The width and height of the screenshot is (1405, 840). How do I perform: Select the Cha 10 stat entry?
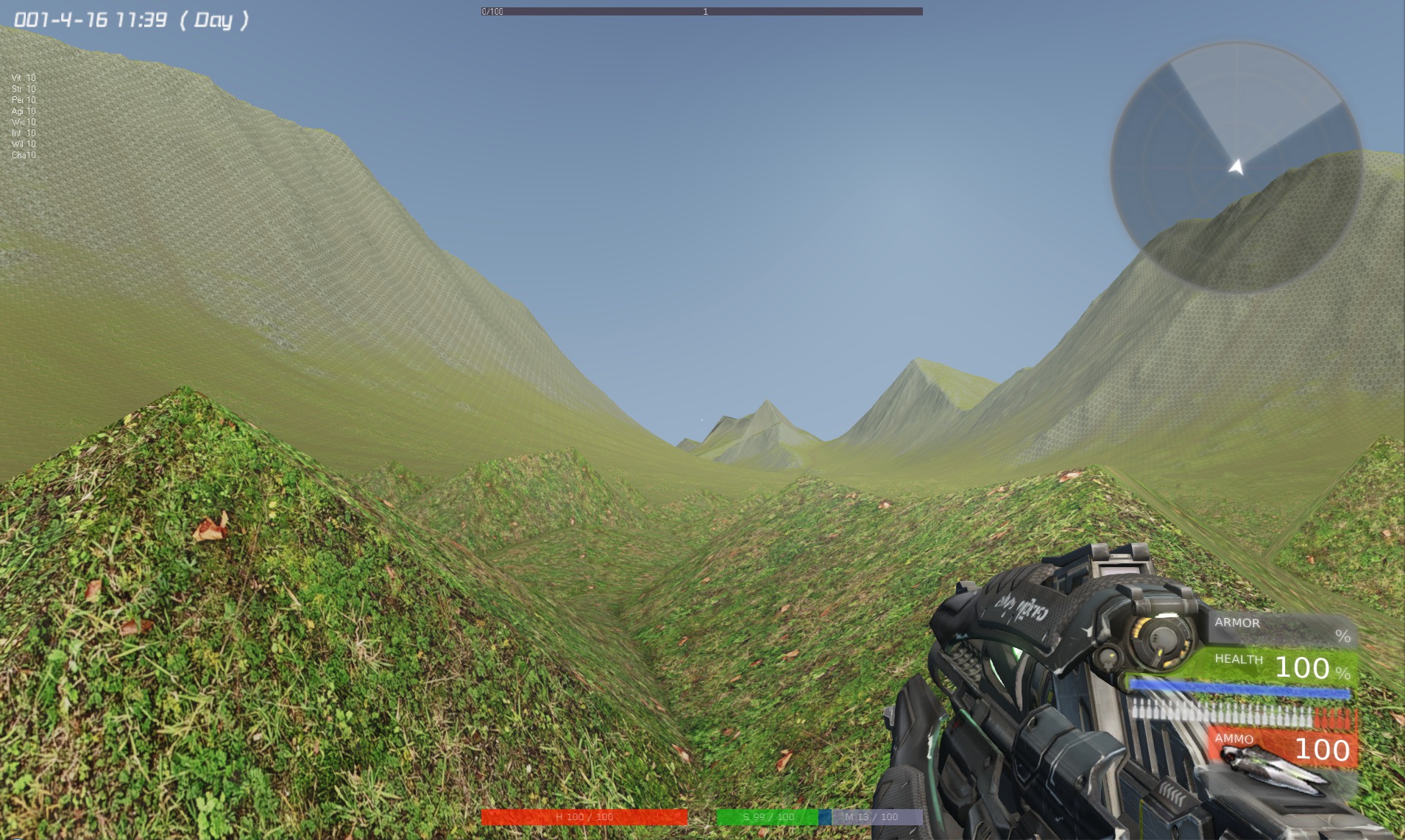23,156
